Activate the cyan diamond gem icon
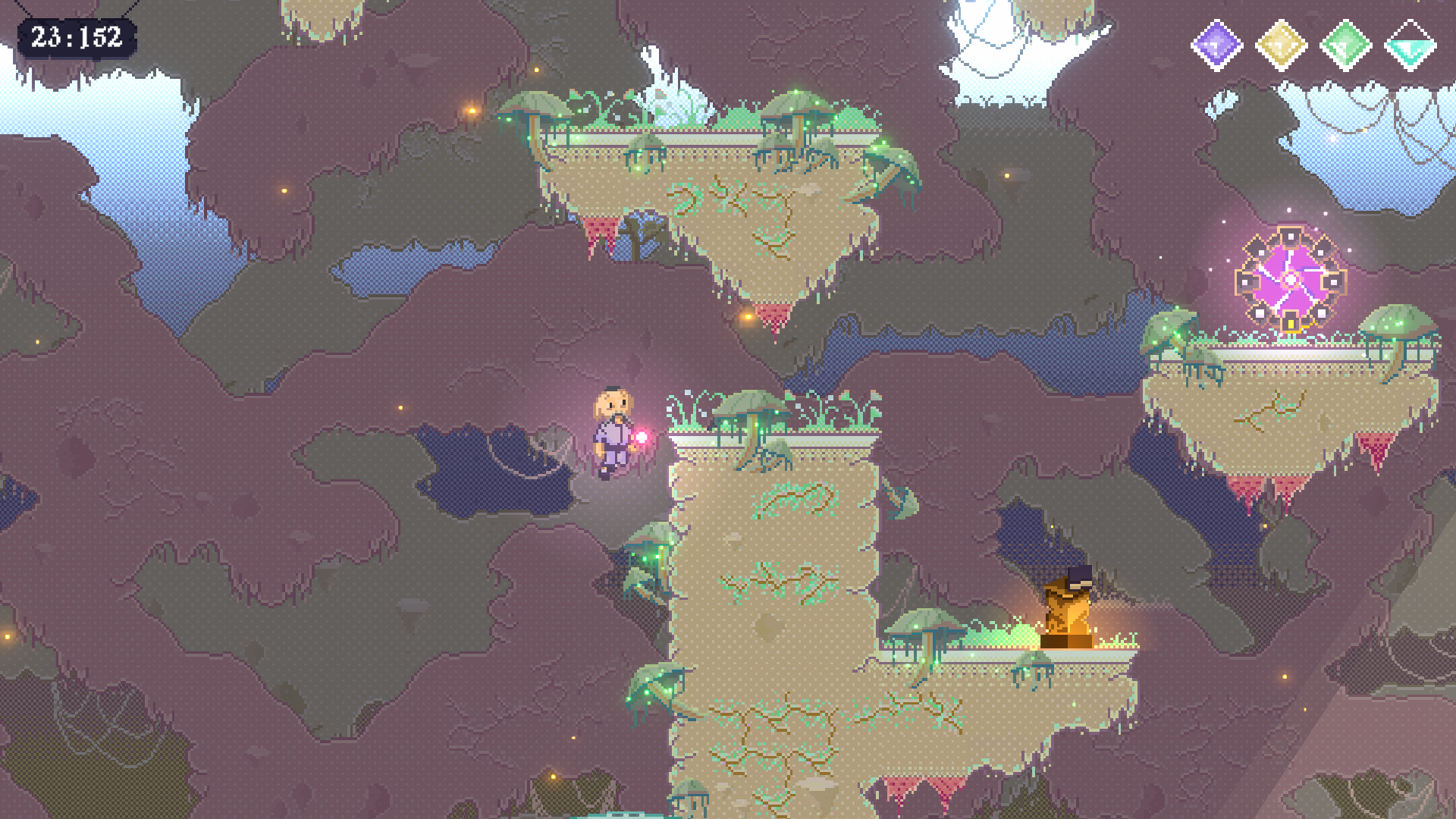 (1410, 45)
